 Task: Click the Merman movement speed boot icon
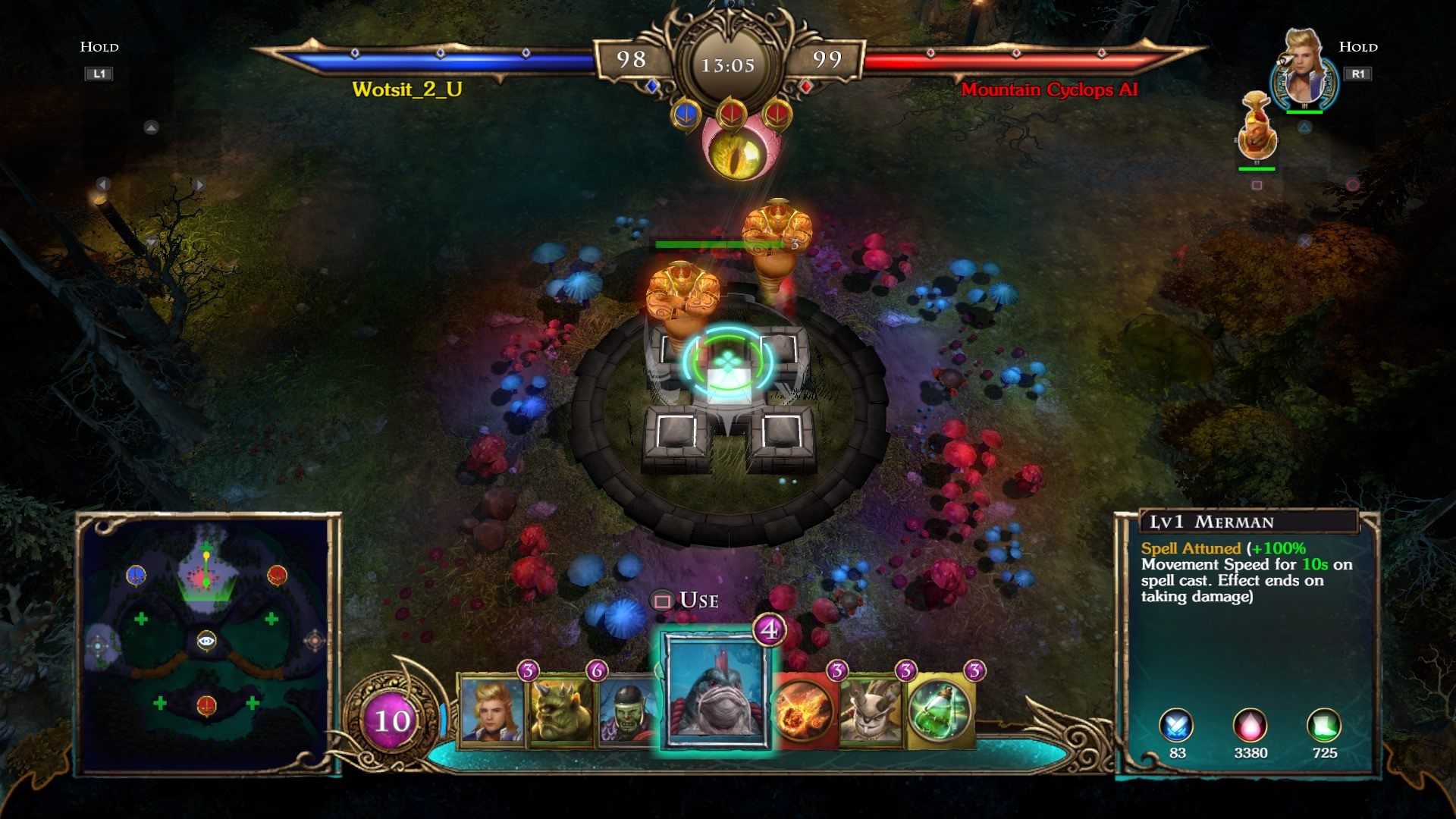(x=1323, y=726)
